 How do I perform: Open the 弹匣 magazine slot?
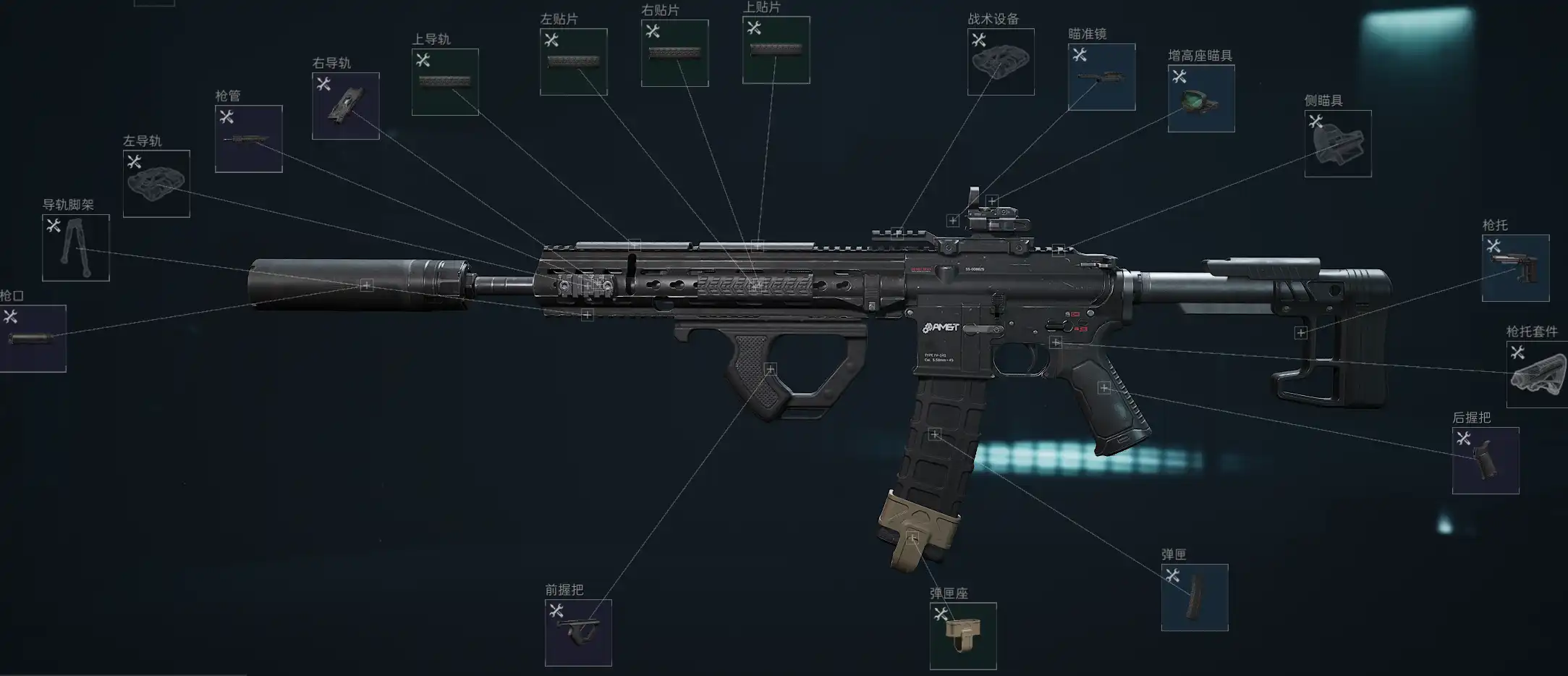coord(1195,597)
